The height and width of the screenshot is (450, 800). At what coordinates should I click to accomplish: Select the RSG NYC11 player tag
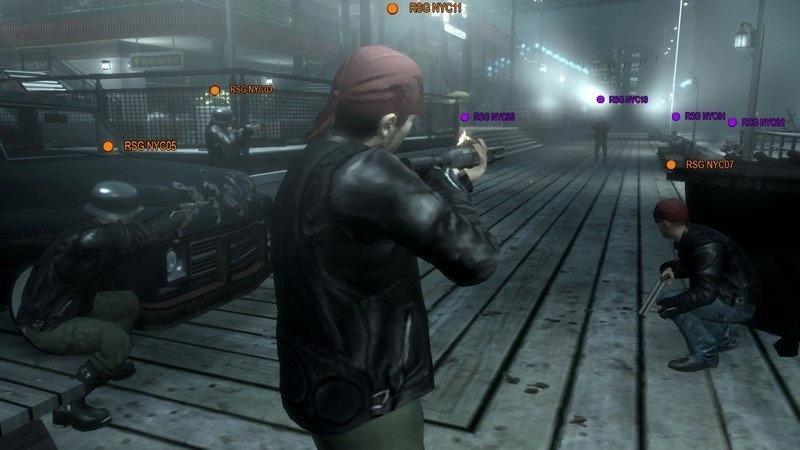(x=424, y=8)
